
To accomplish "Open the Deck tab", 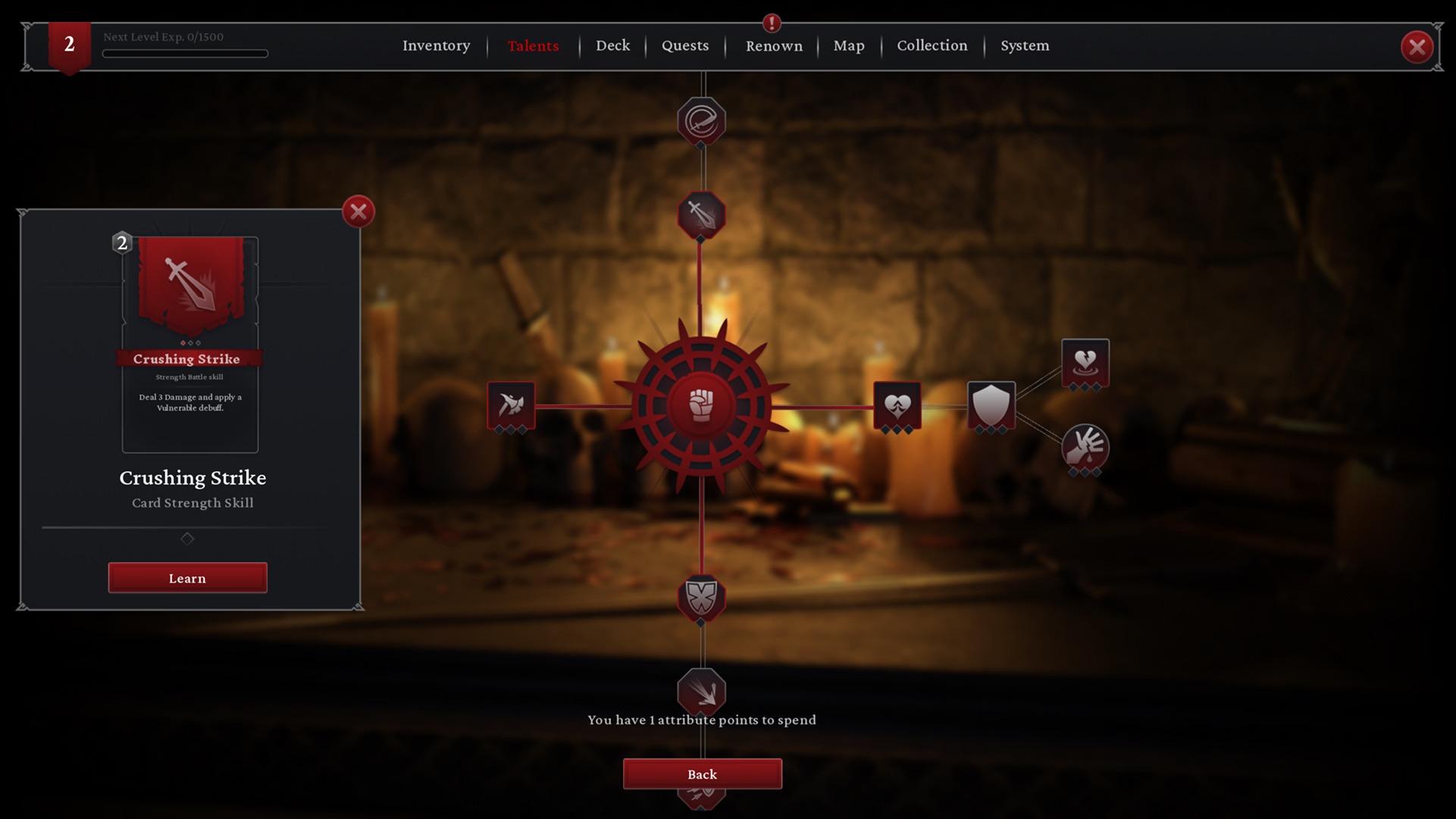I will pos(612,45).
